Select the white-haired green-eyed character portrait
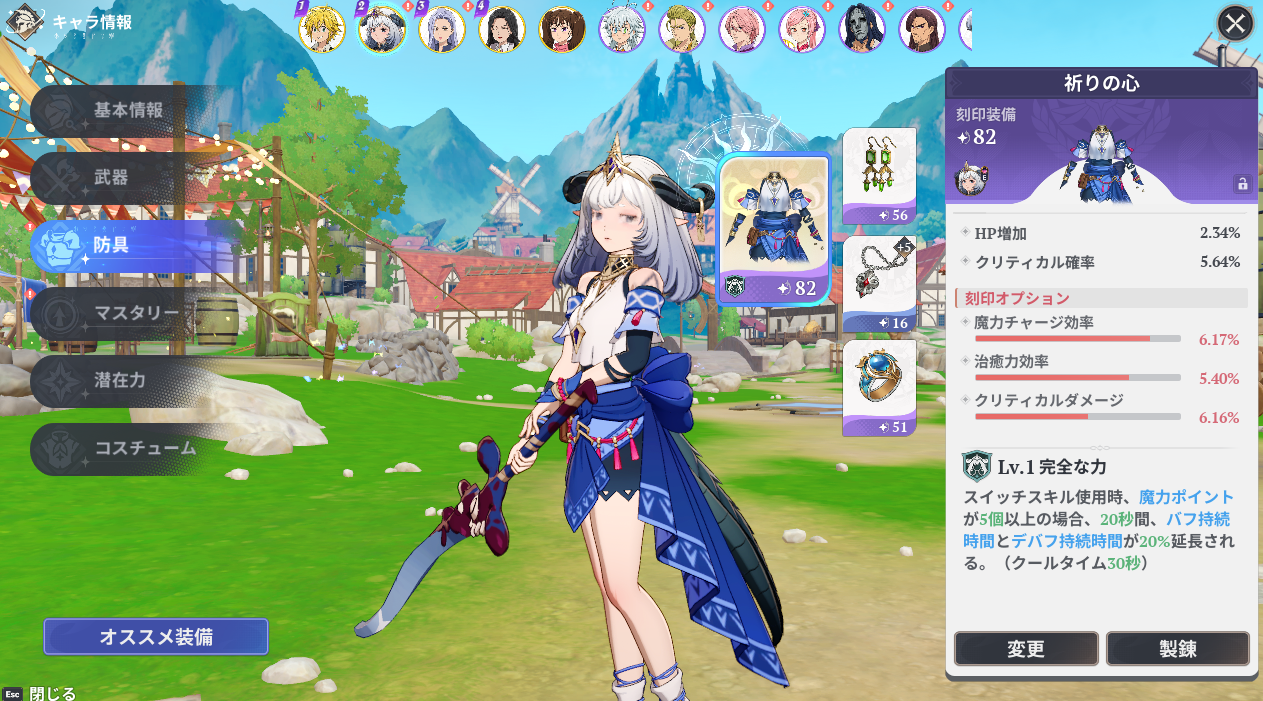The image size is (1263, 701). pos(622,29)
